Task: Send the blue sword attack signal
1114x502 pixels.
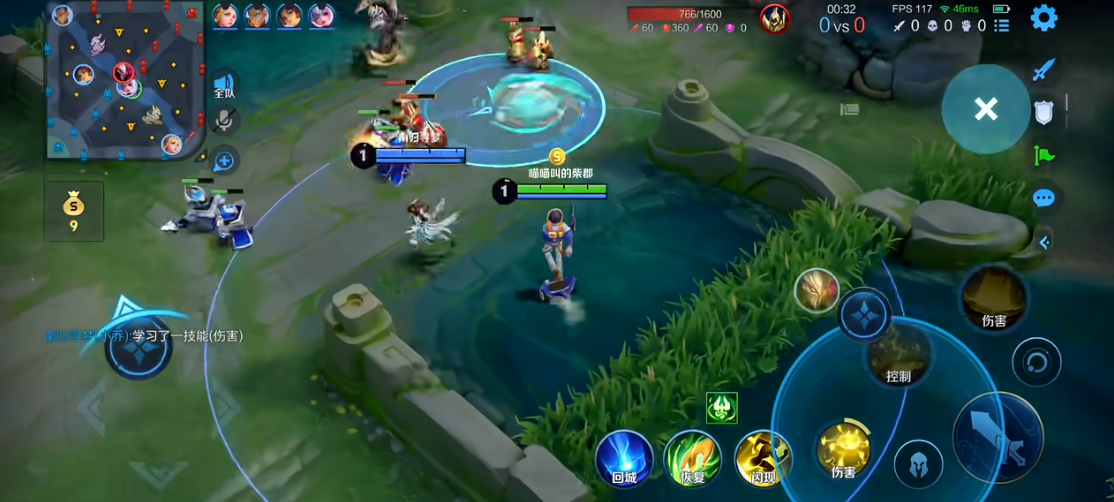Action: pyautogui.click(x=1043, y=70)
